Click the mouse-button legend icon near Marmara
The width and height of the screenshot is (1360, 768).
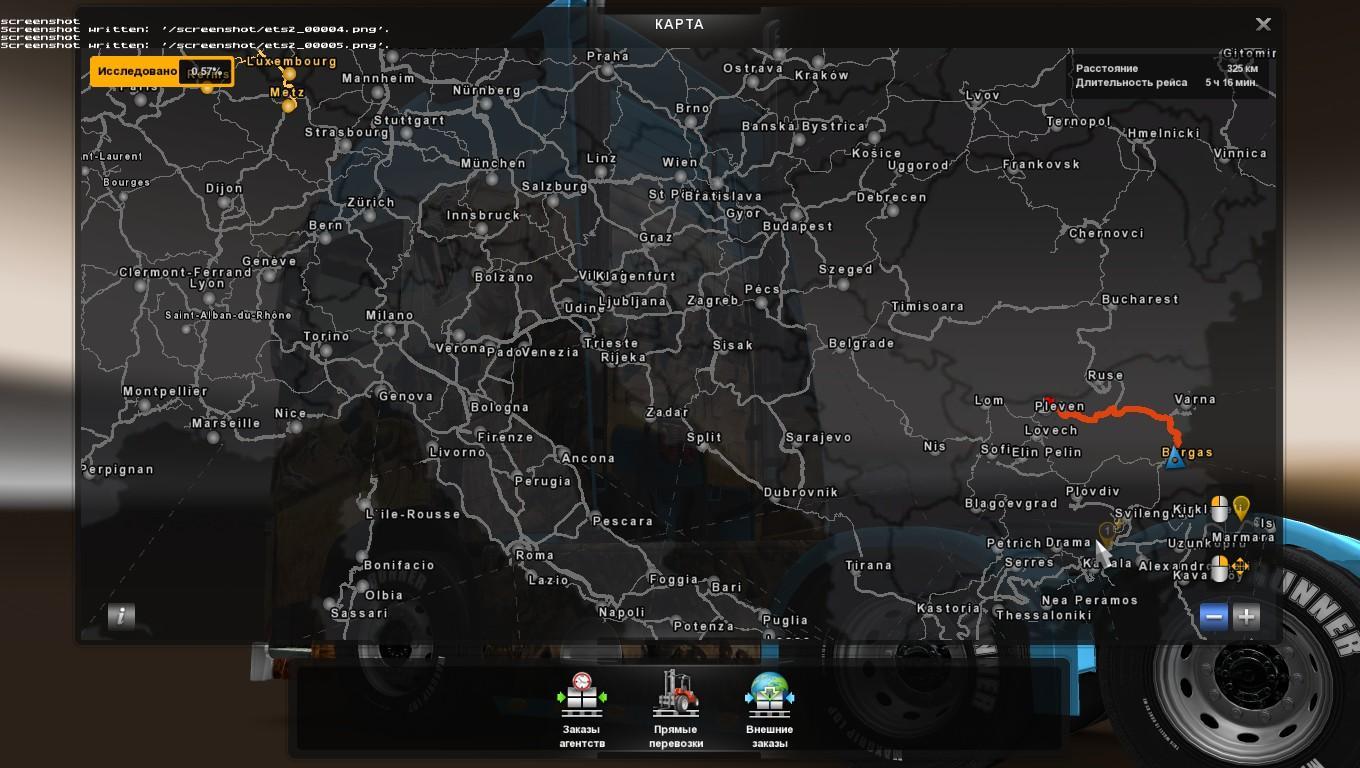pyautogui.click(x=1219, y=508)
